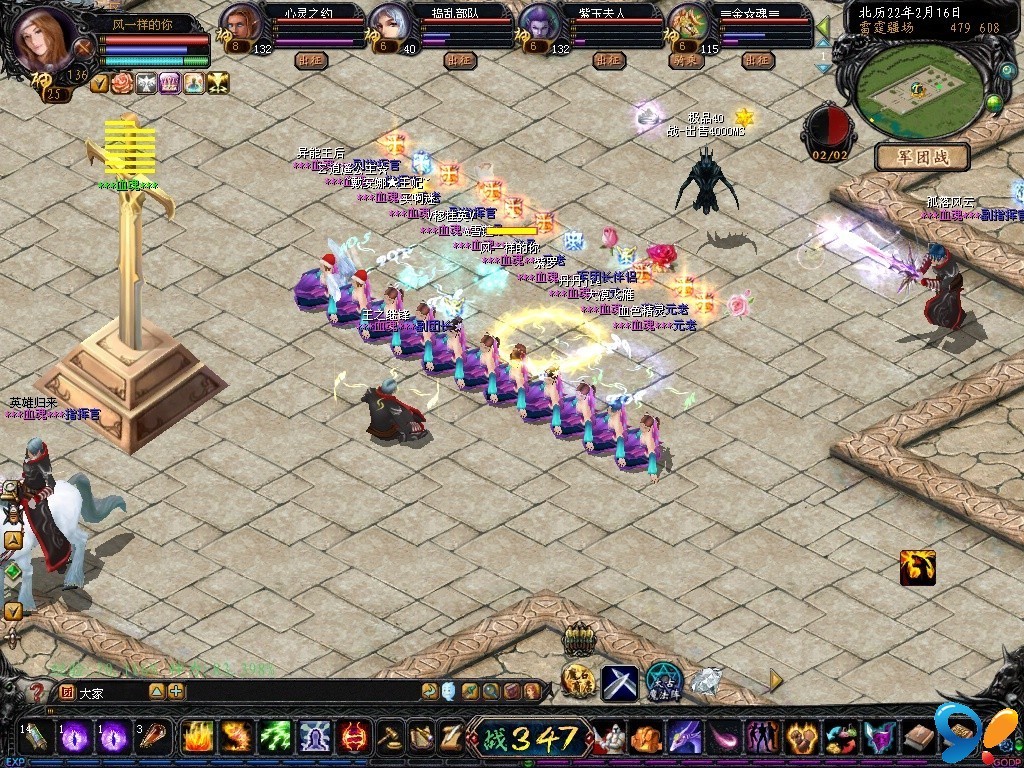Expand the yellow arrow beside the skill icons

point(776,680)
